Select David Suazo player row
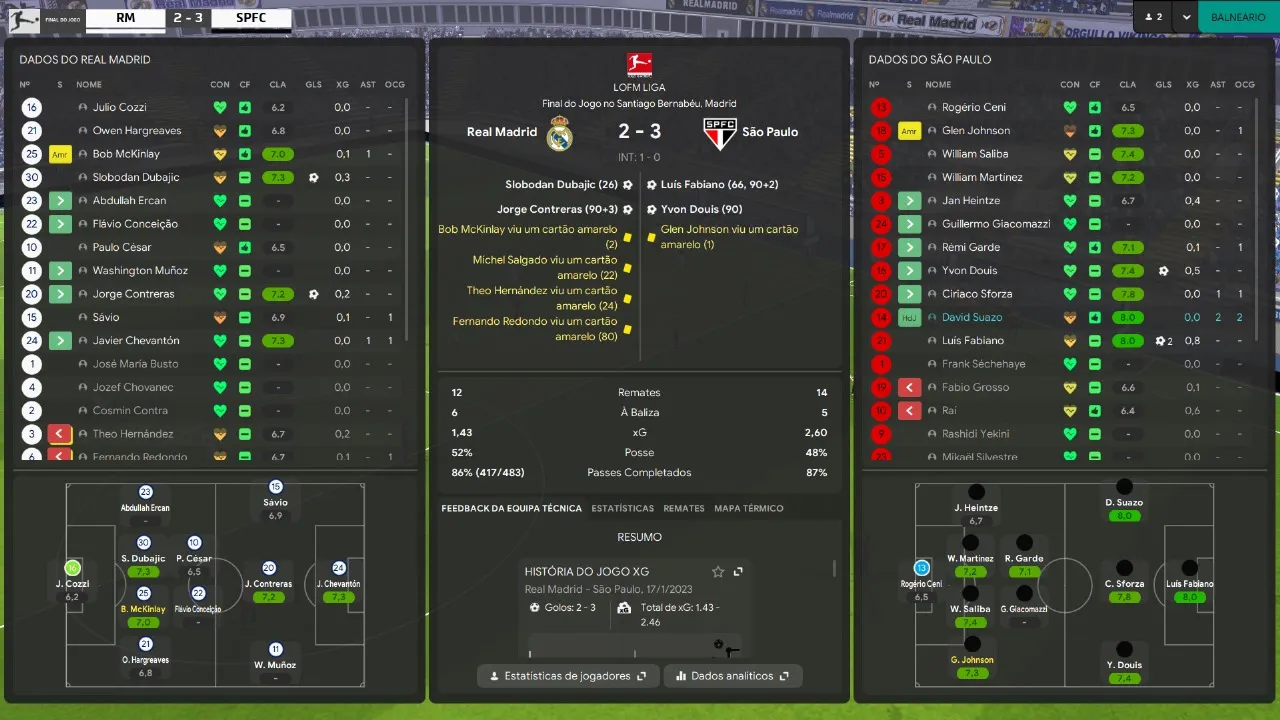 (x=972, y=317)
